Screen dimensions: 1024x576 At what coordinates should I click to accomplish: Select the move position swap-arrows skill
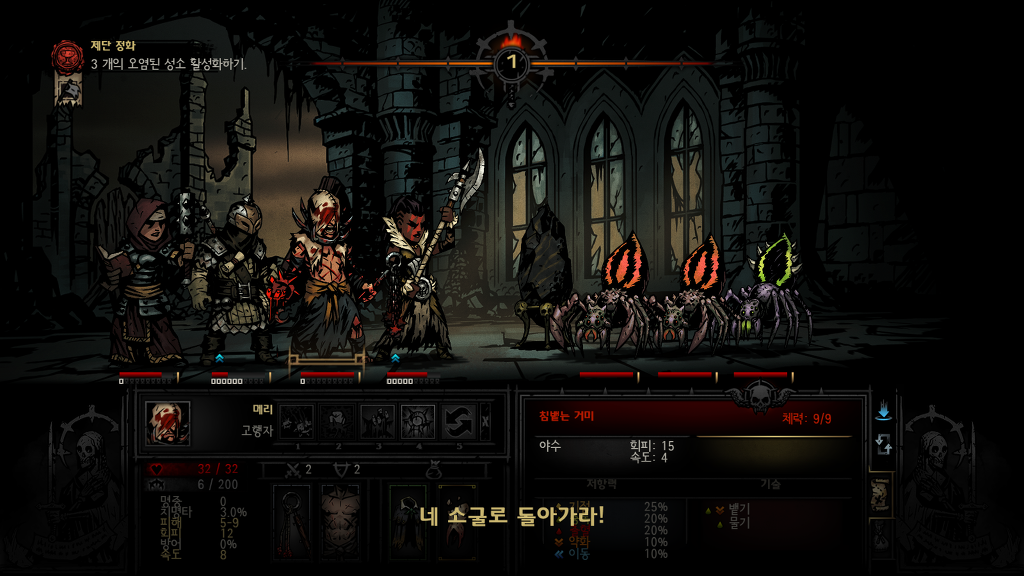click(x=458, y=421)
